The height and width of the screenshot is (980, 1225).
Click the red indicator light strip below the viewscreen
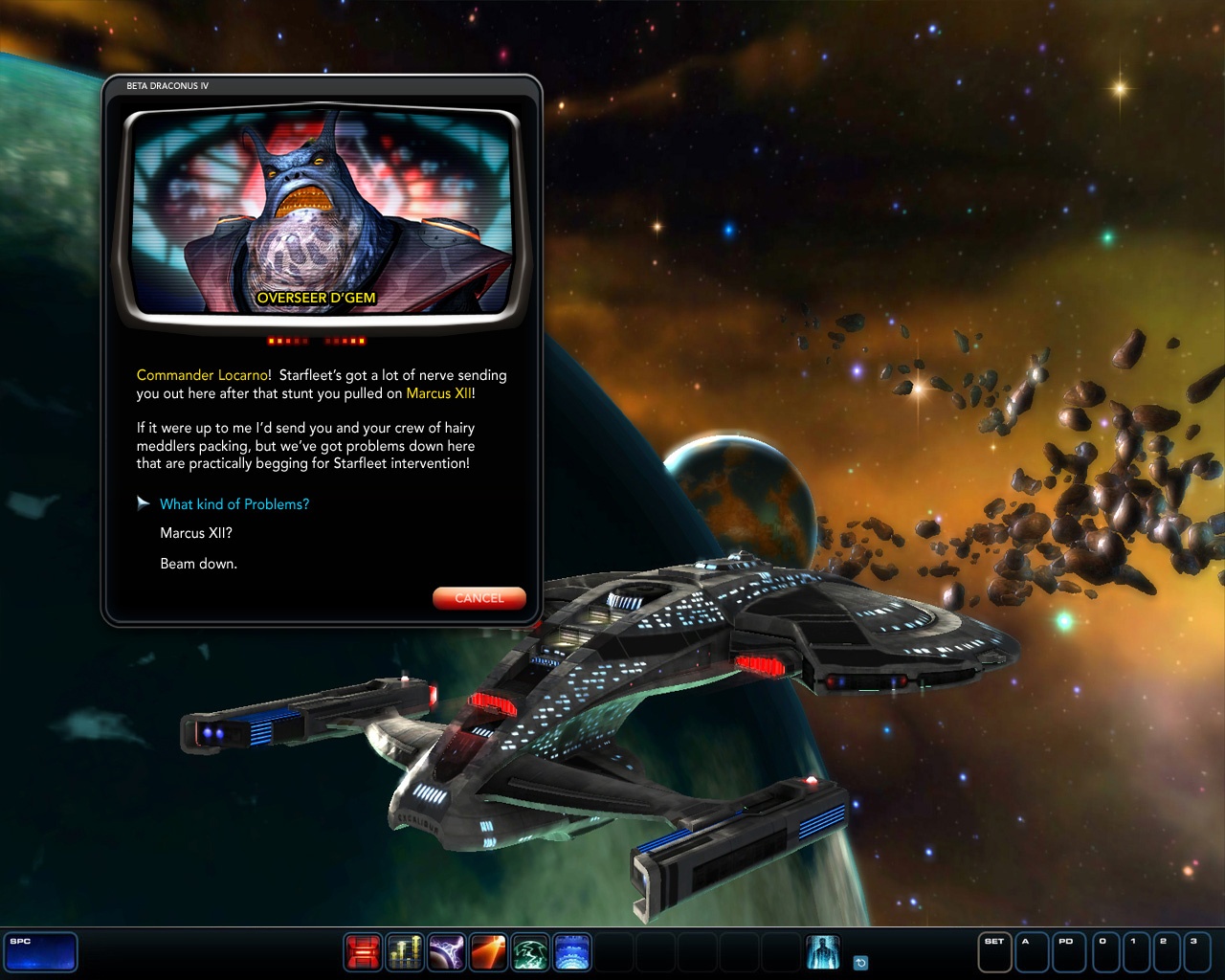pos(316,339)
